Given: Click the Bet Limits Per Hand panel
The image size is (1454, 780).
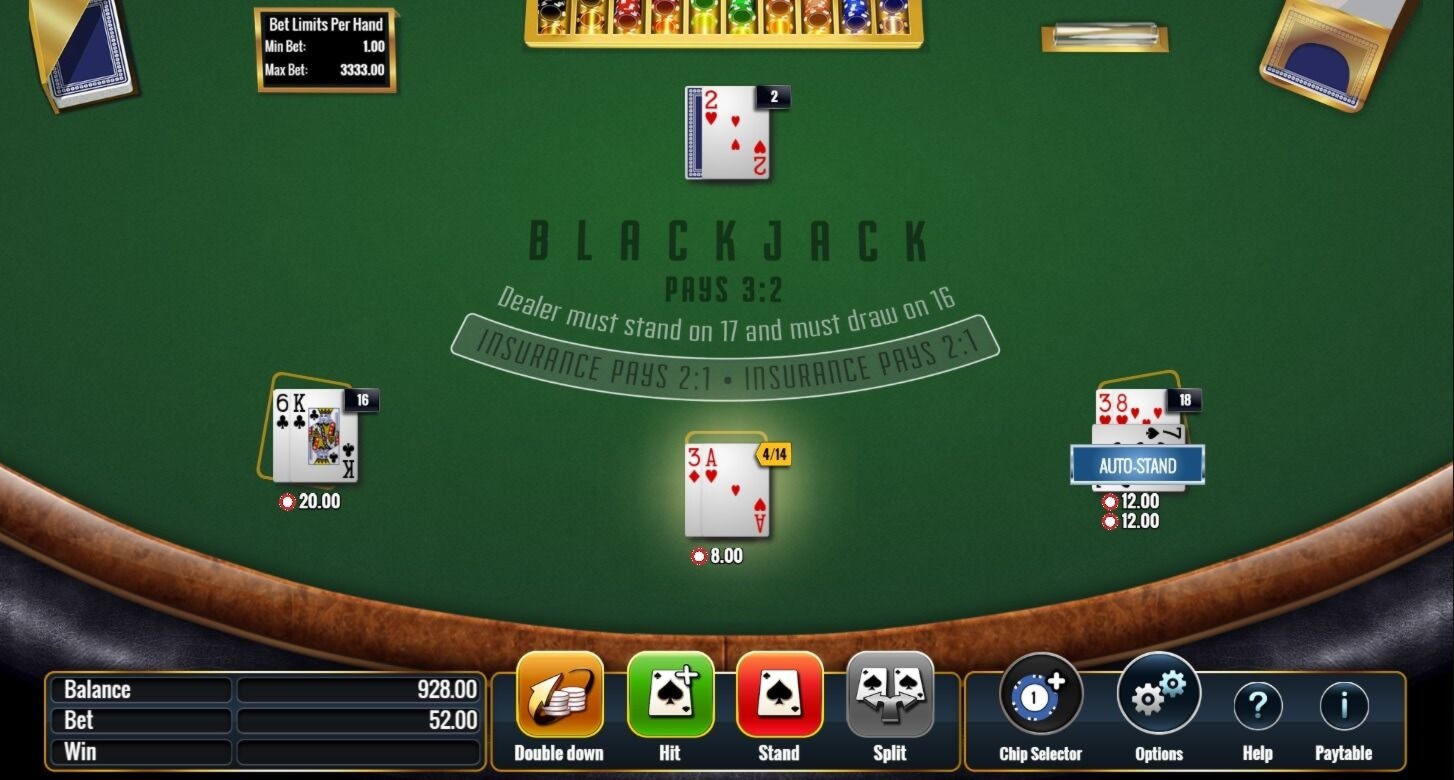Looking at the screenshot, I should coord(327,50).
